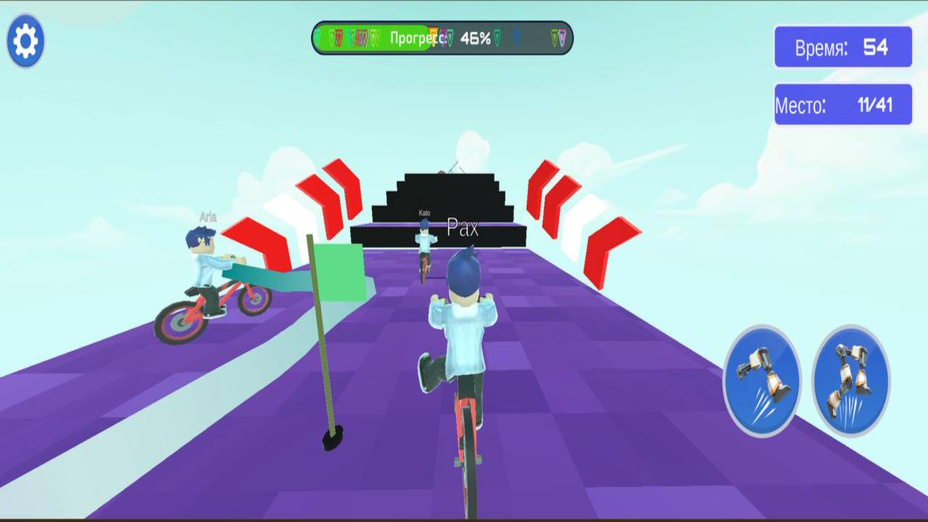Tap the single robotic leg jump button

click(x=761, y=380)
